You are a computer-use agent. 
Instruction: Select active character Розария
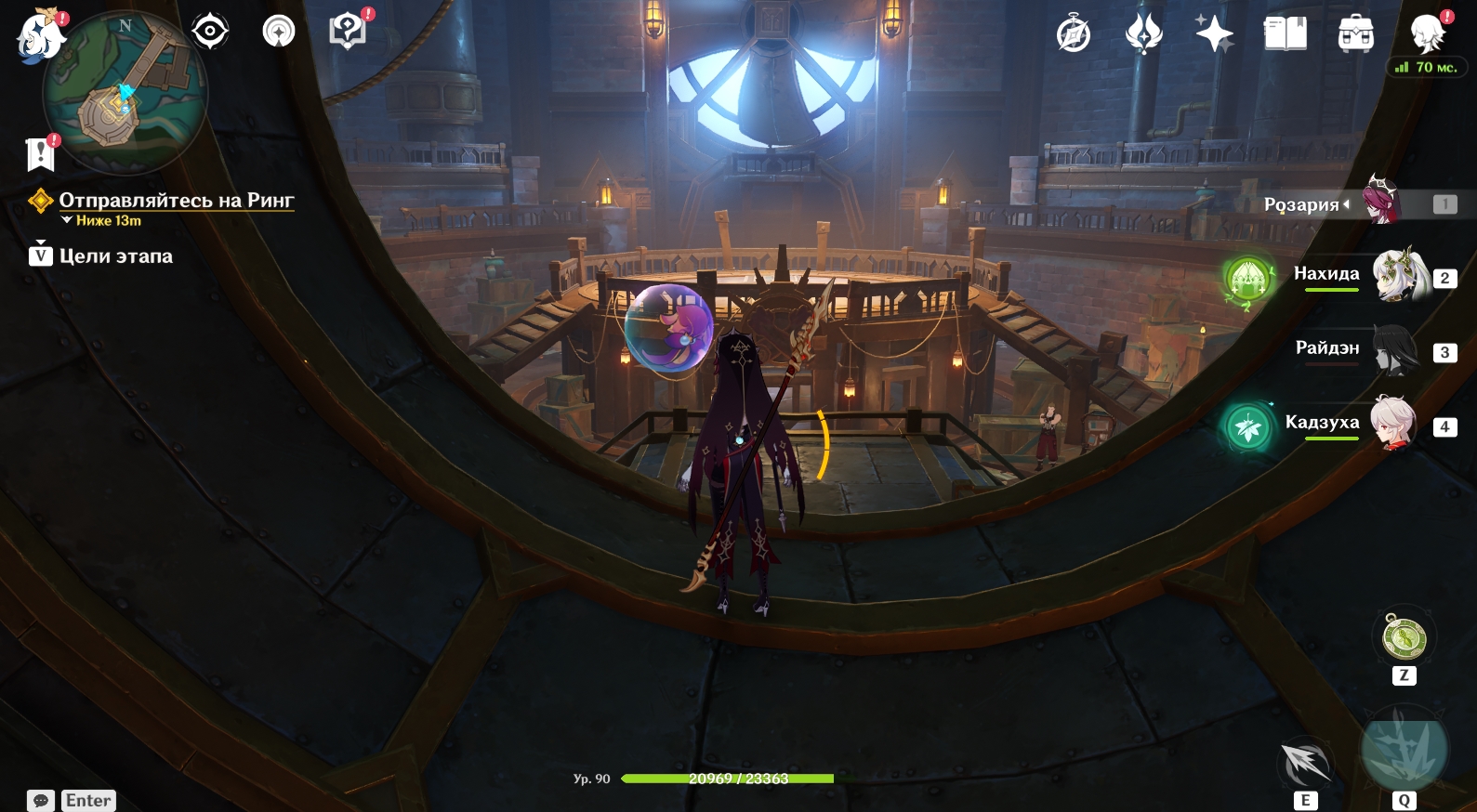[x=1382, y=202]
